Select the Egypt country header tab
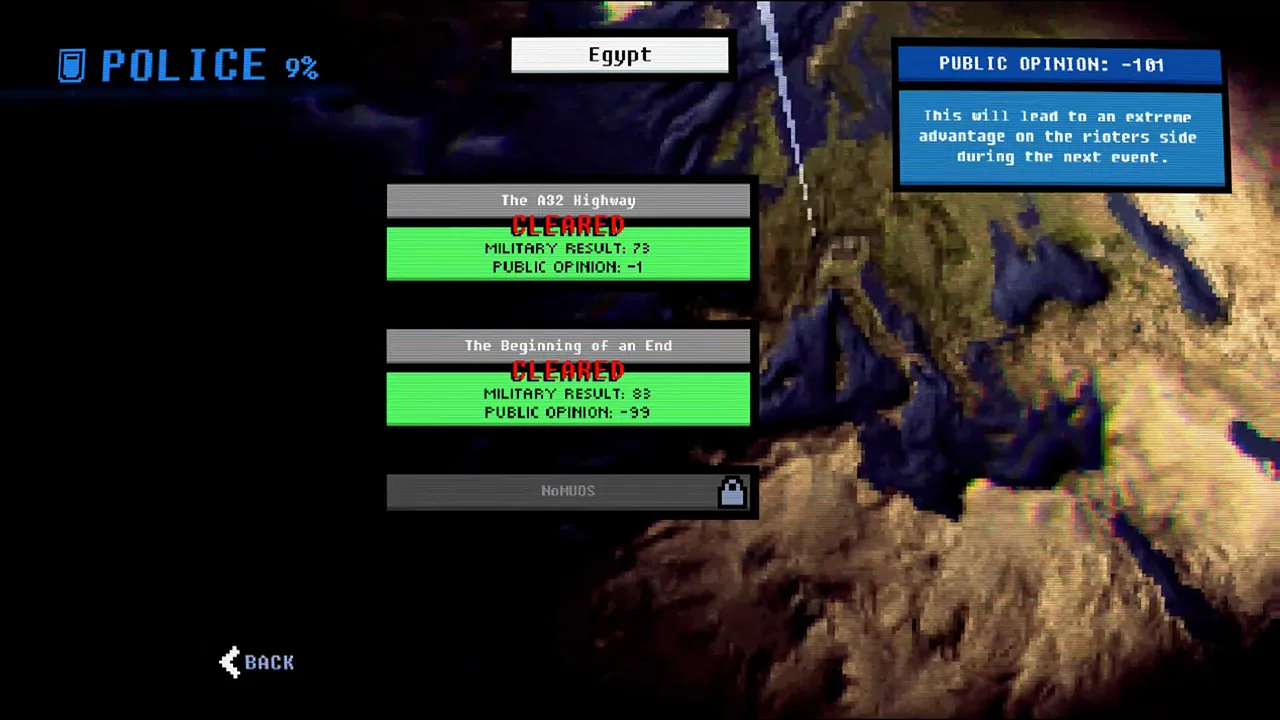This screenshot has height=720, width=1280. coord(619,55)
